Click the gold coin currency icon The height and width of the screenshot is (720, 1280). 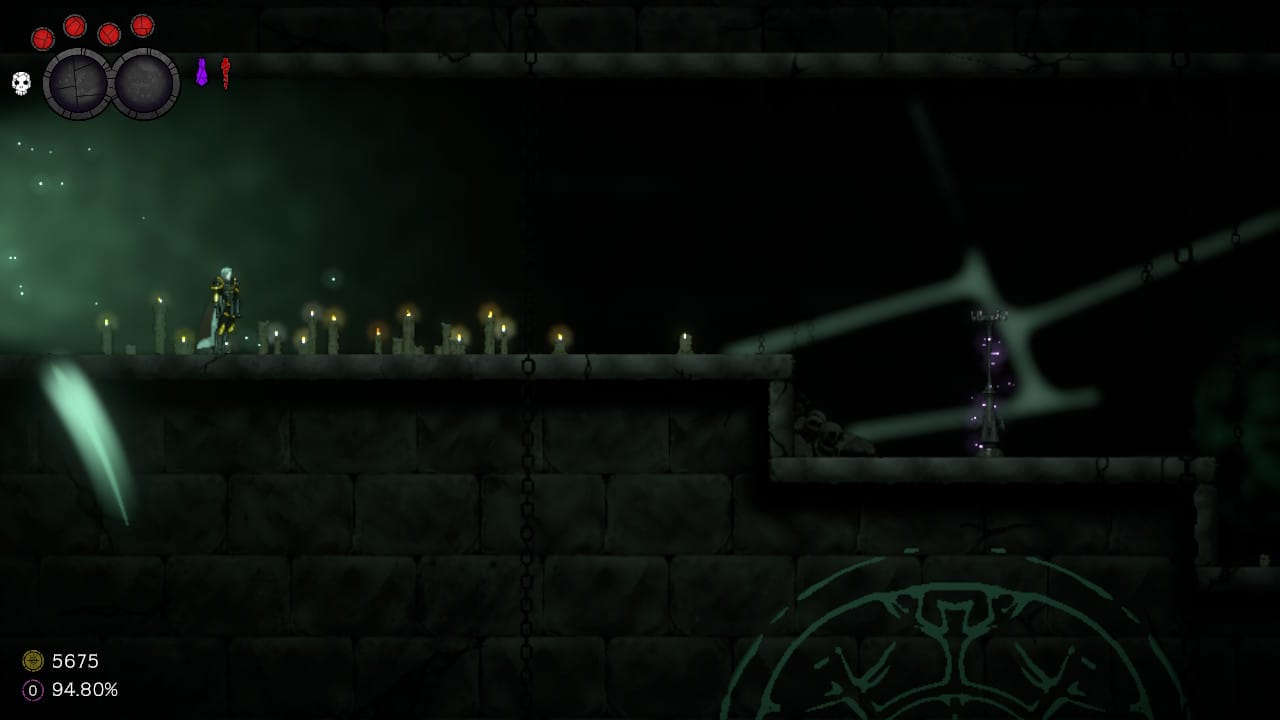tap(33, 661)
